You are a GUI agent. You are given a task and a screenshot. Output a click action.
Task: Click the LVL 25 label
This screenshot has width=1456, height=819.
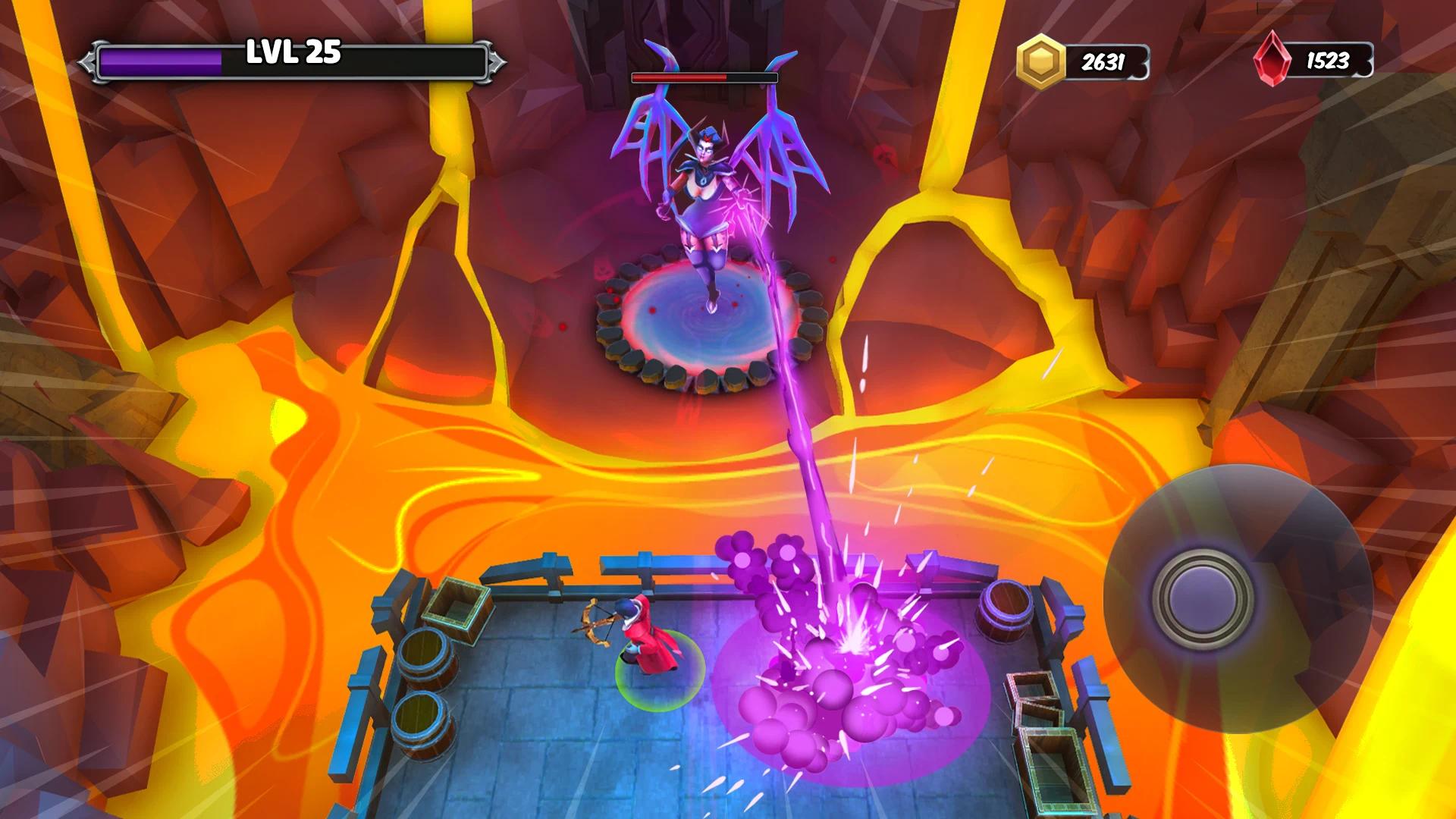290,53
